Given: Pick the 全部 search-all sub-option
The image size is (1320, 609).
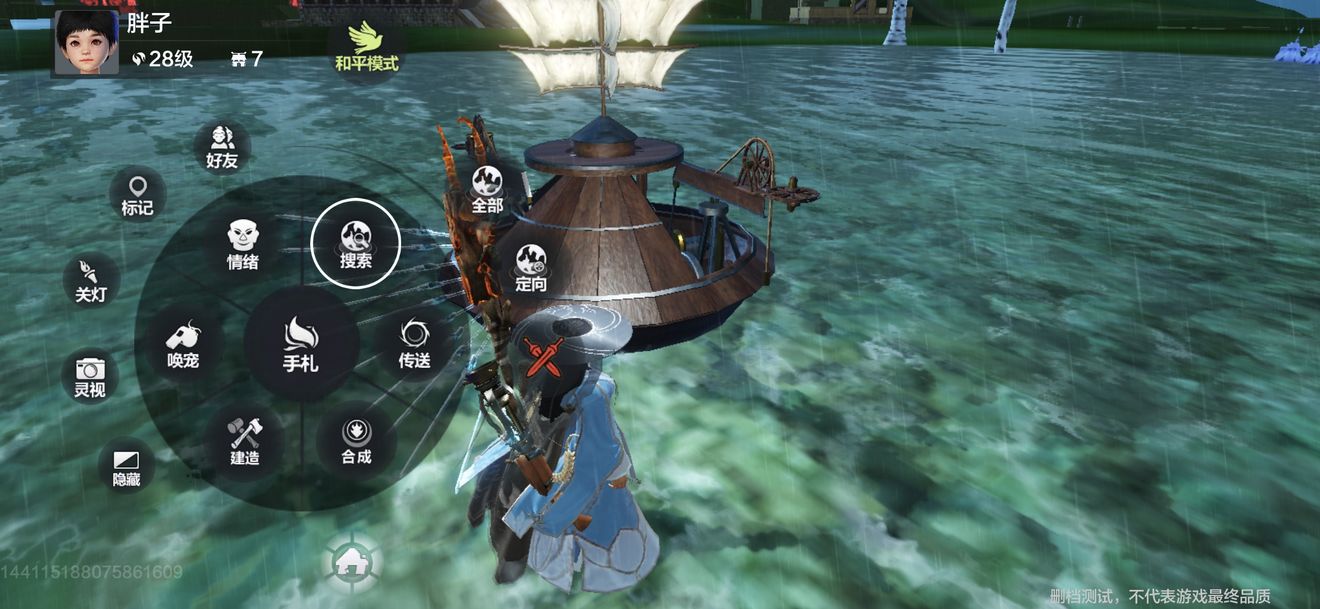Looking at the screenshot, I should pyautogui.click(x=487, y=189).
